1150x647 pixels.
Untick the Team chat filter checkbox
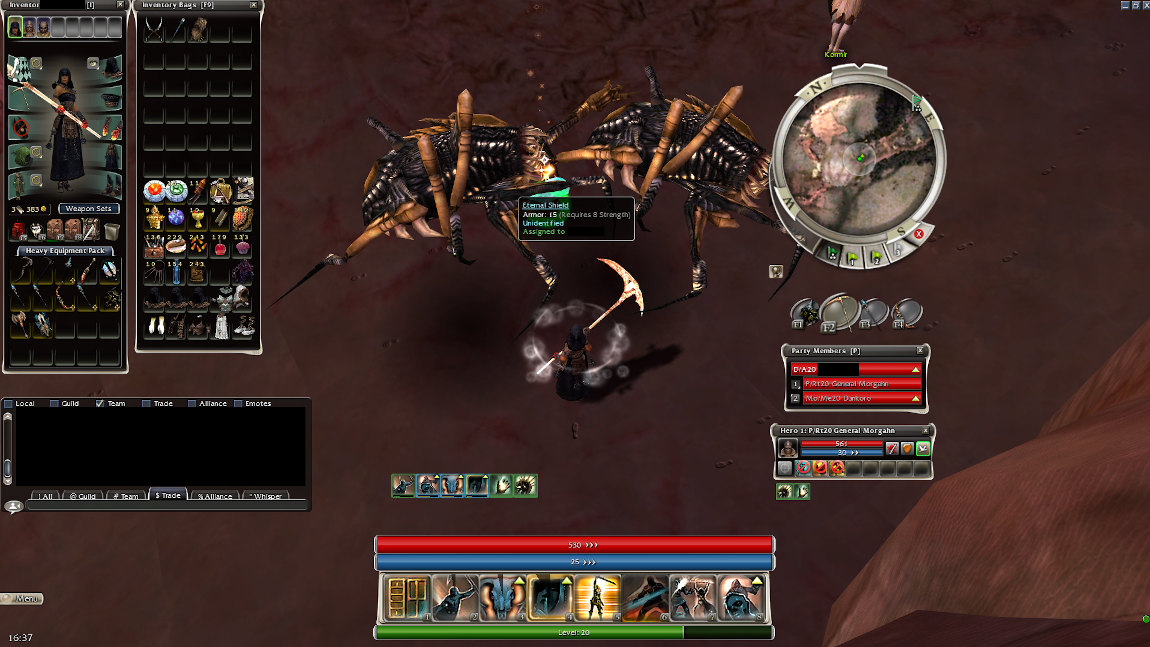[100, 404]
